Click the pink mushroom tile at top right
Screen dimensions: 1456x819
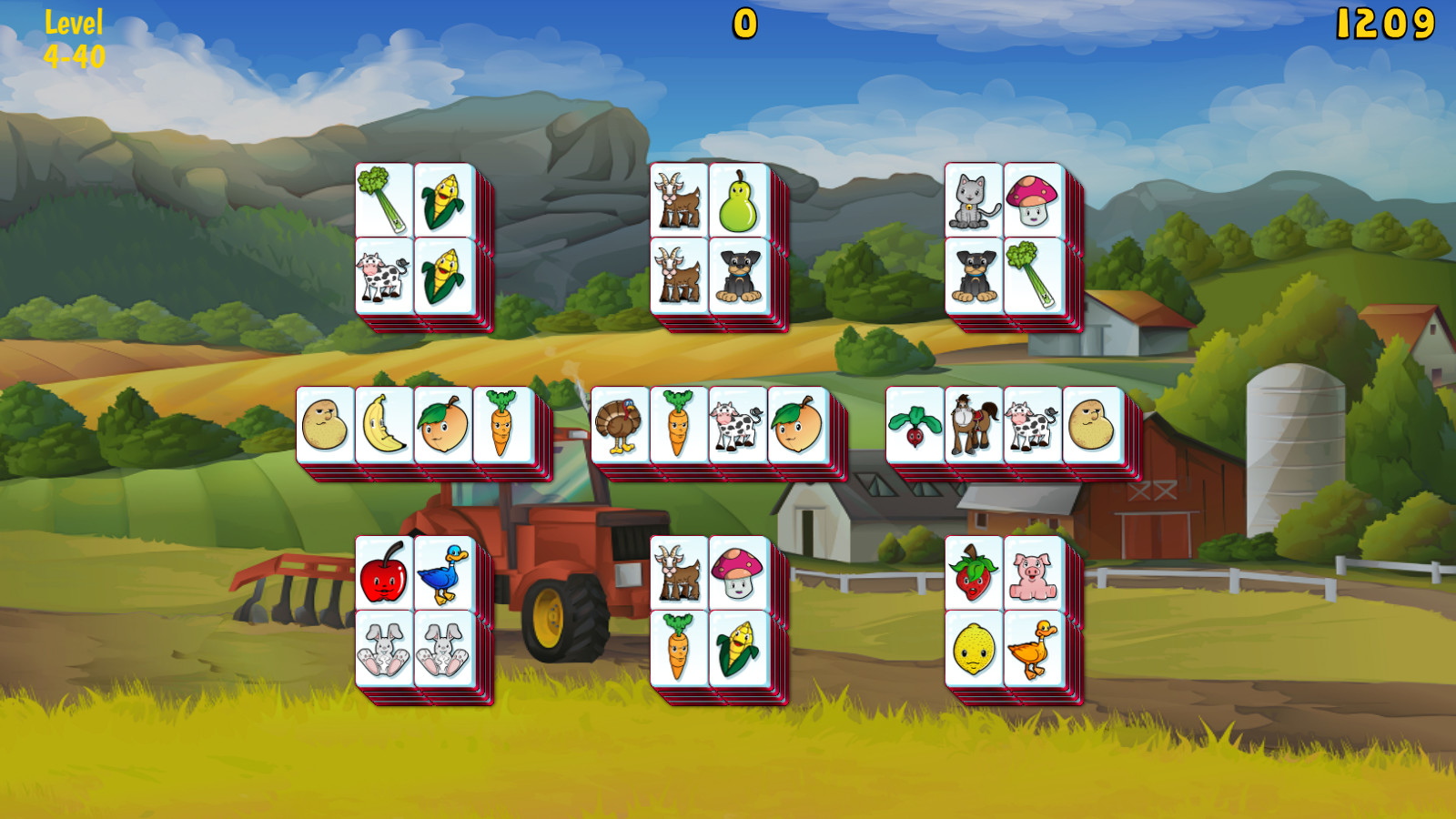pos(1030,200)
